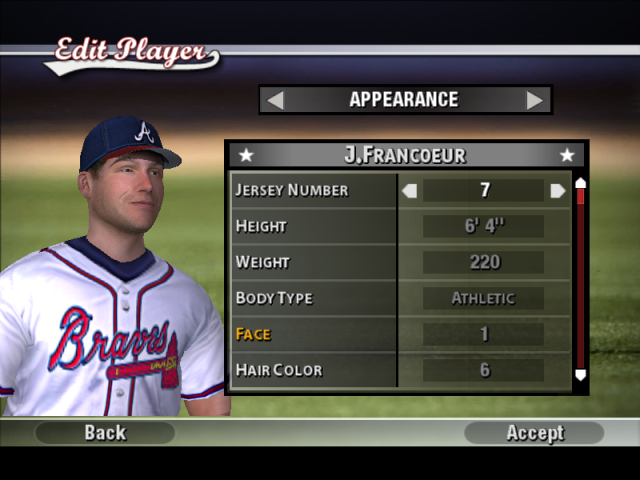The image size is (640, 480).
Task: Go back with the Back button
Action: tap(105, 433)
